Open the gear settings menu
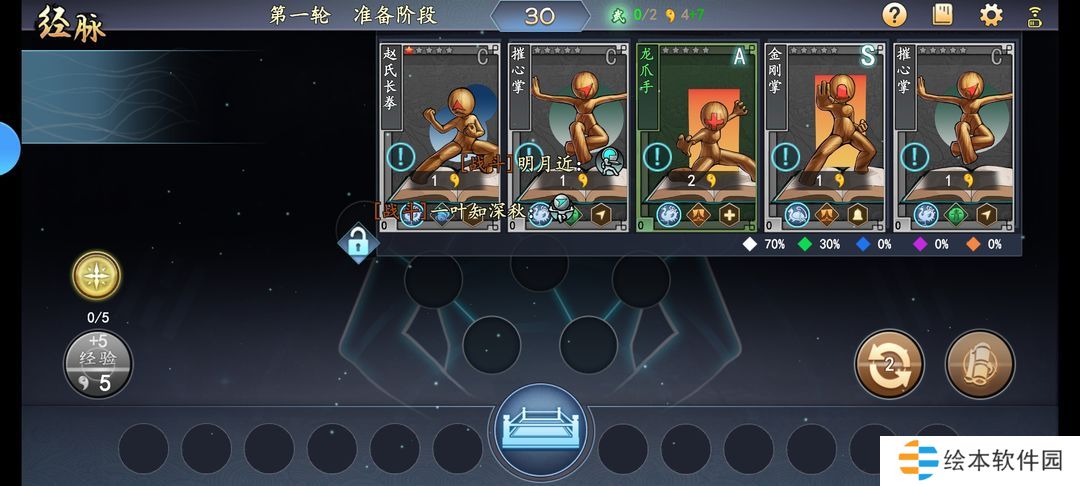Screen dimensions: 1080x486 [x=991, y=15]
